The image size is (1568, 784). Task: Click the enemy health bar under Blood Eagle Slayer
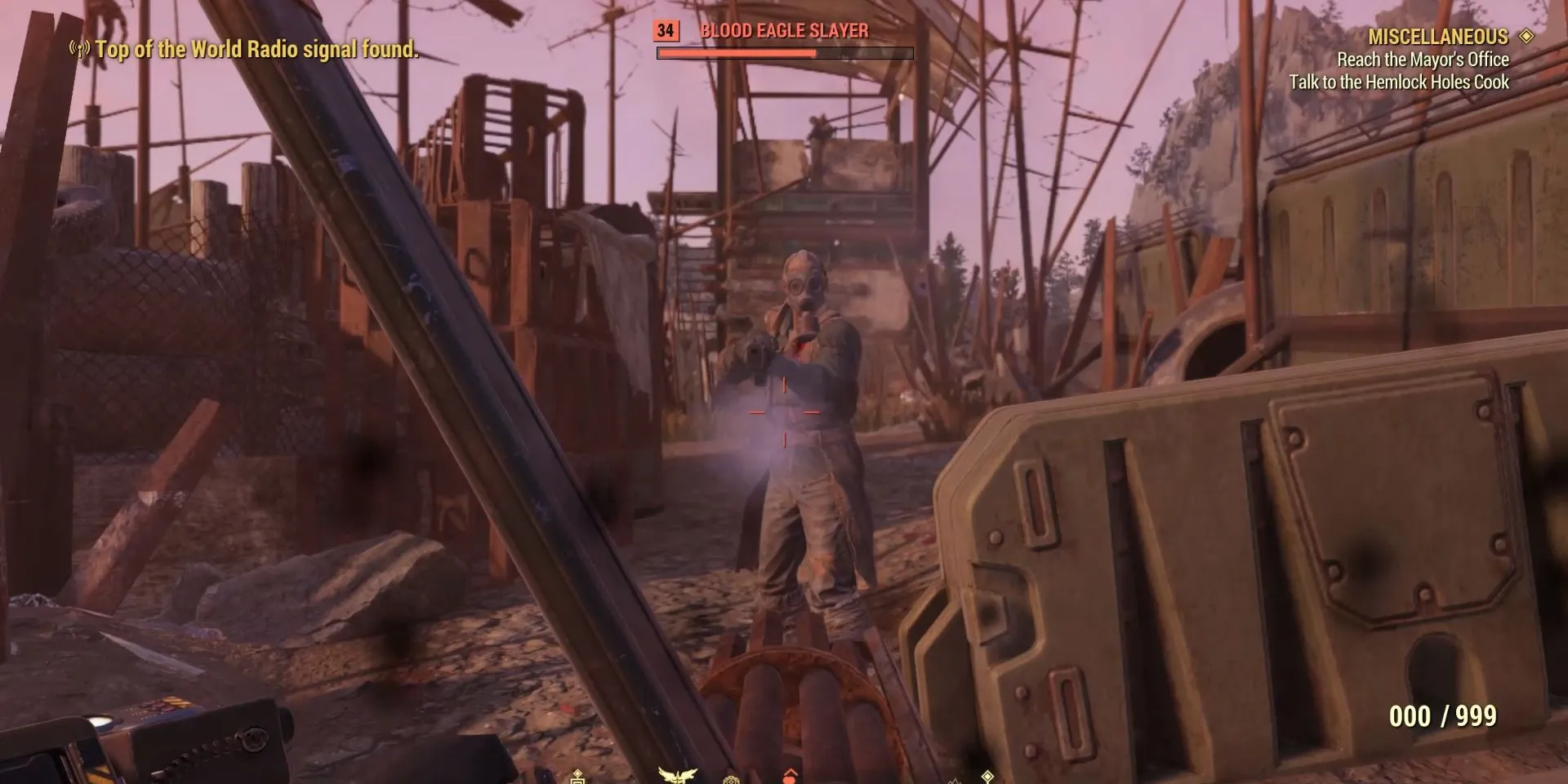point(784,52)
